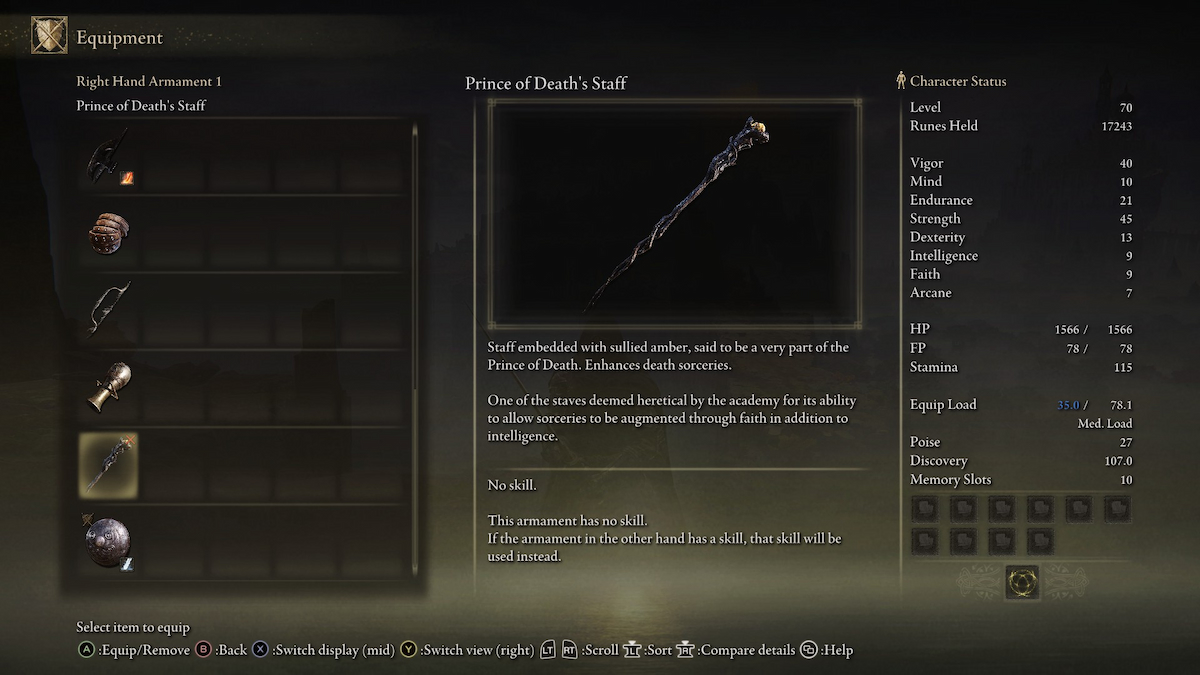Equip the bow from the list

tap(108, 309)
